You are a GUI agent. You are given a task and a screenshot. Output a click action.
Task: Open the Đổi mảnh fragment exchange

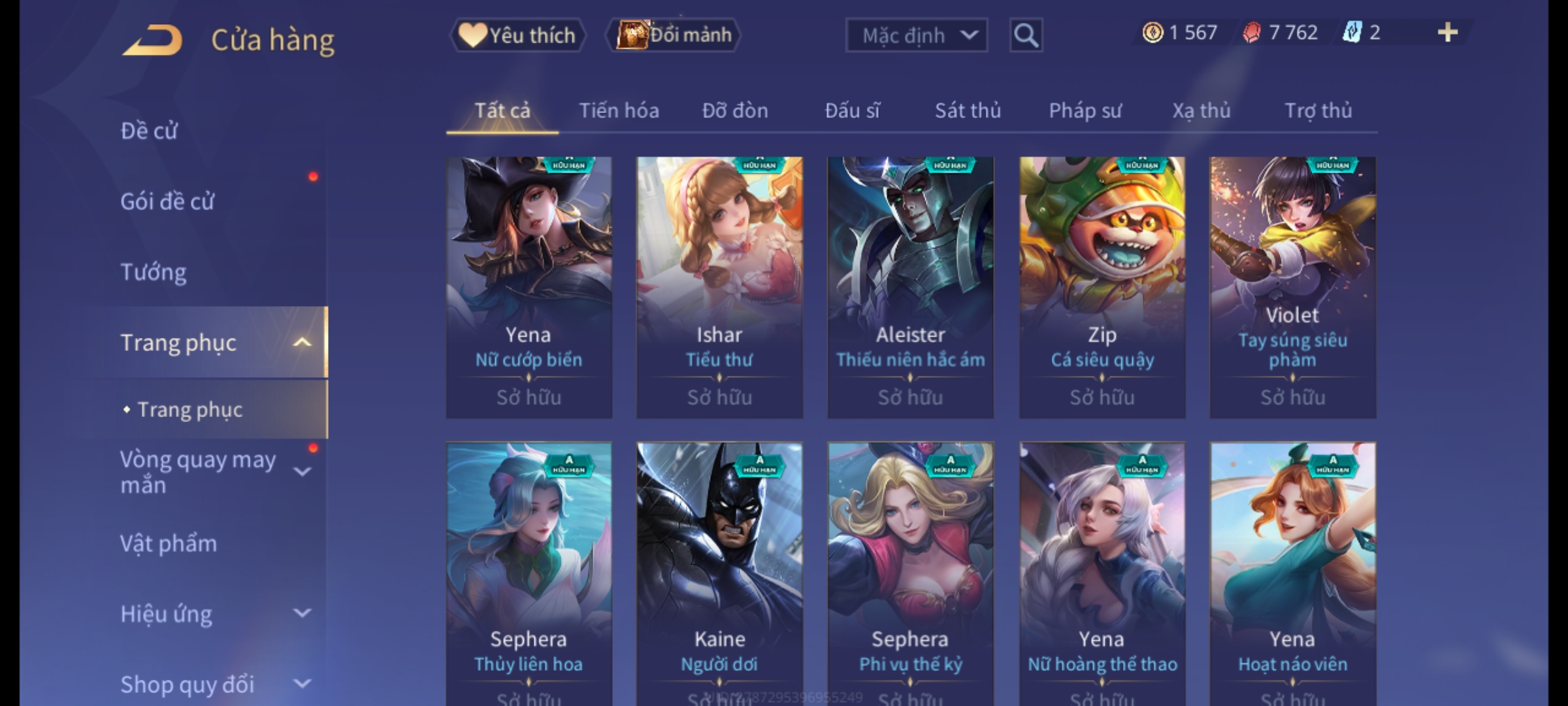[x=674, y=35]
